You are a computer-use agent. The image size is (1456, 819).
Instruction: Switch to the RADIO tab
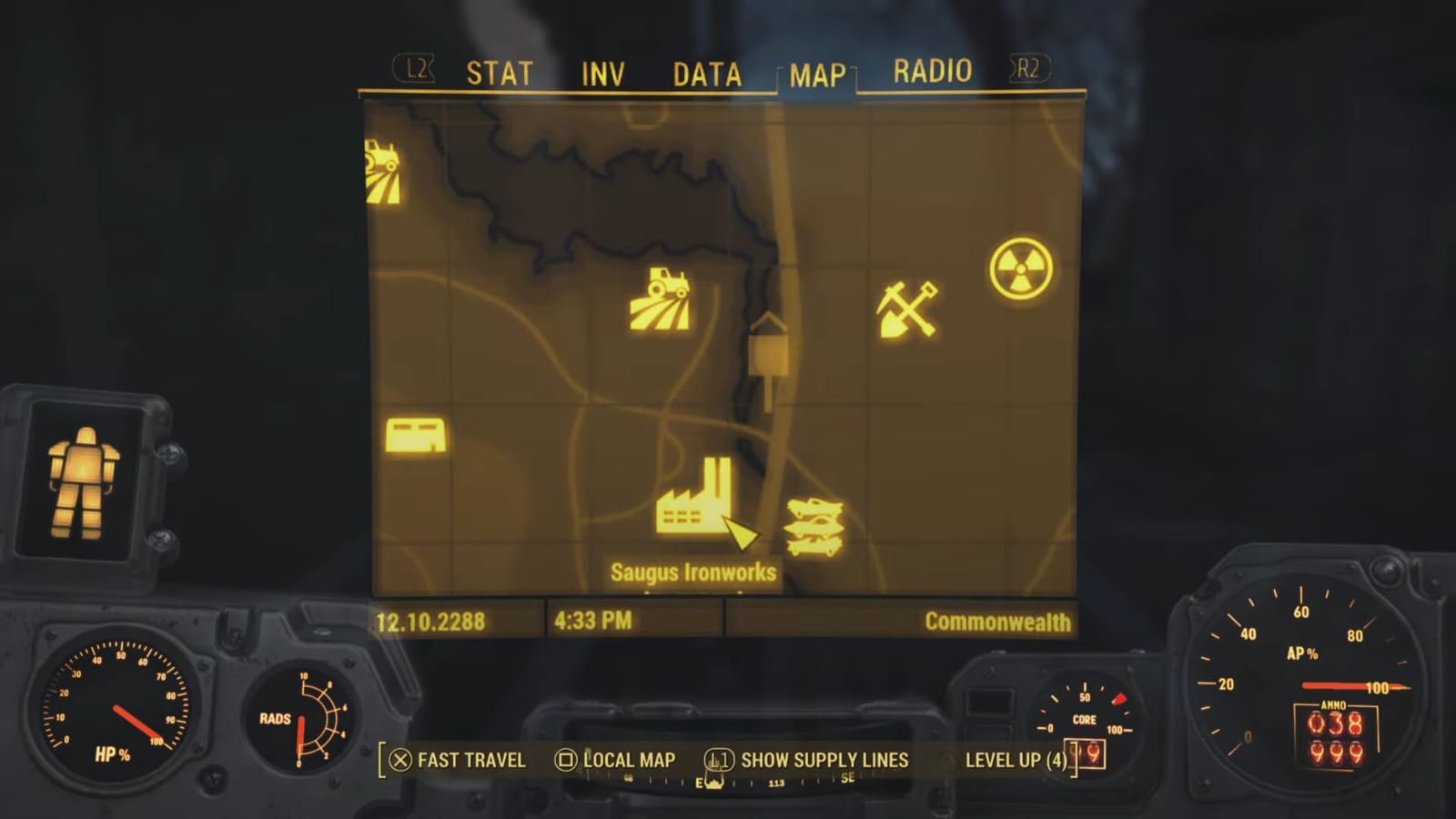[x=932, y=69]
